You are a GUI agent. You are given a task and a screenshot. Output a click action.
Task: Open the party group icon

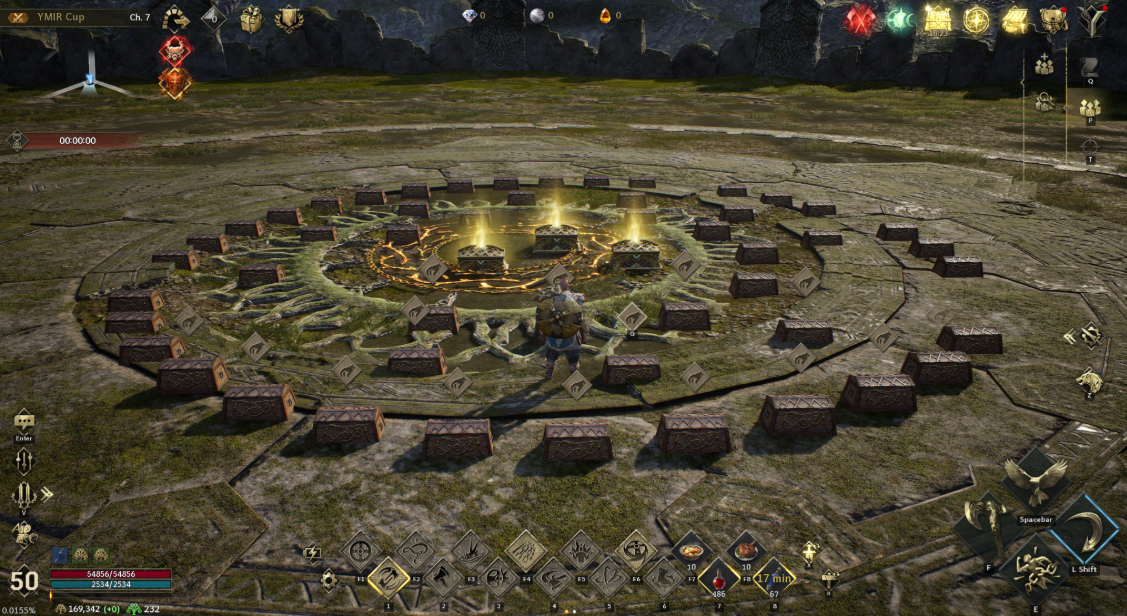pos(1089,106)
